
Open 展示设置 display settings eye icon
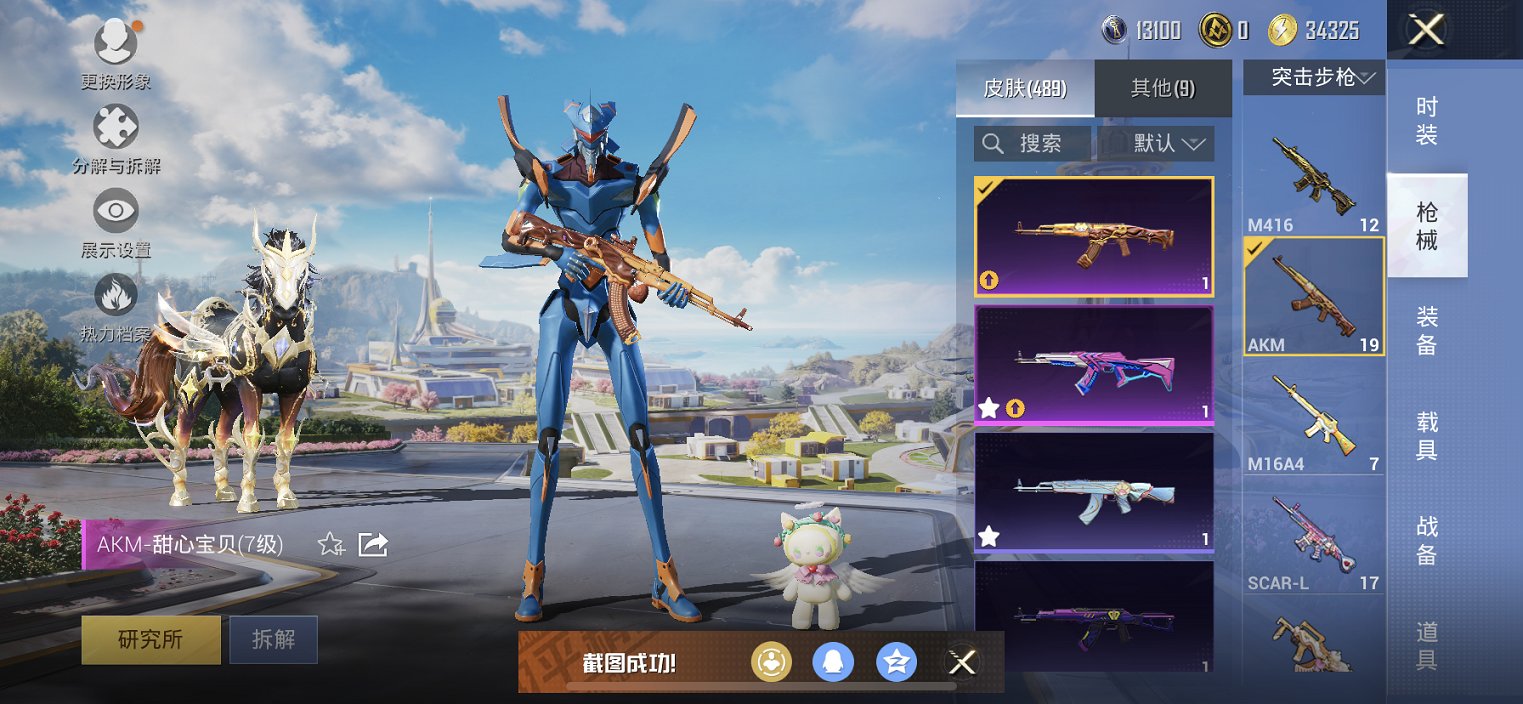tap(116, 212)
